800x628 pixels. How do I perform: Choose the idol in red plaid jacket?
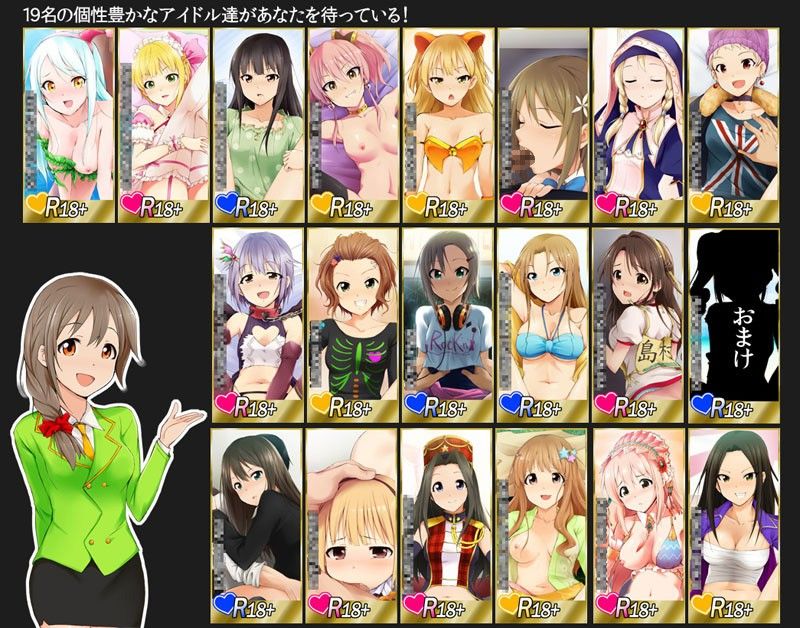click(448, 522)
